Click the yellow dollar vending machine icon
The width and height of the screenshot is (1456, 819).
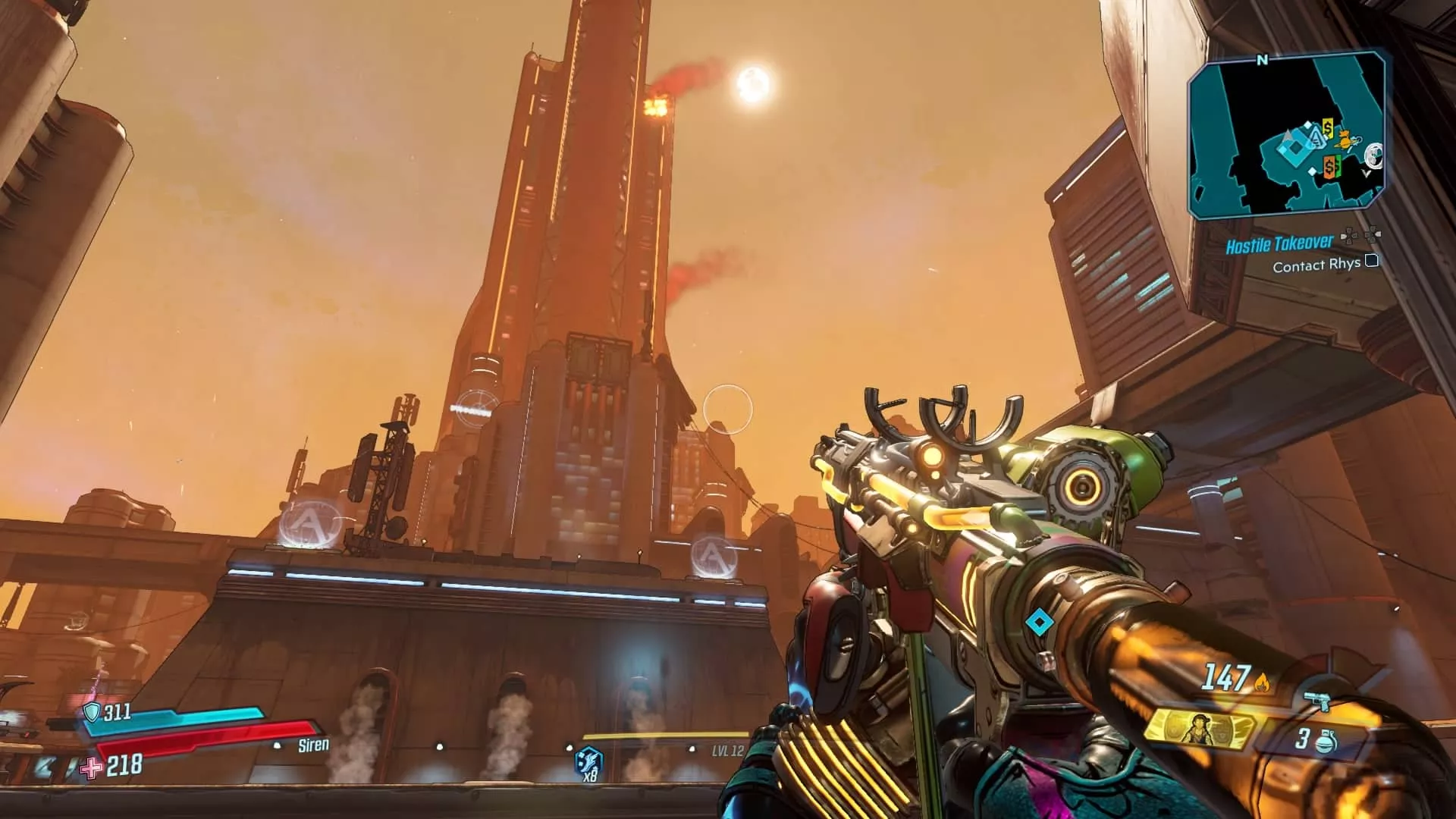click(1326, 128)
